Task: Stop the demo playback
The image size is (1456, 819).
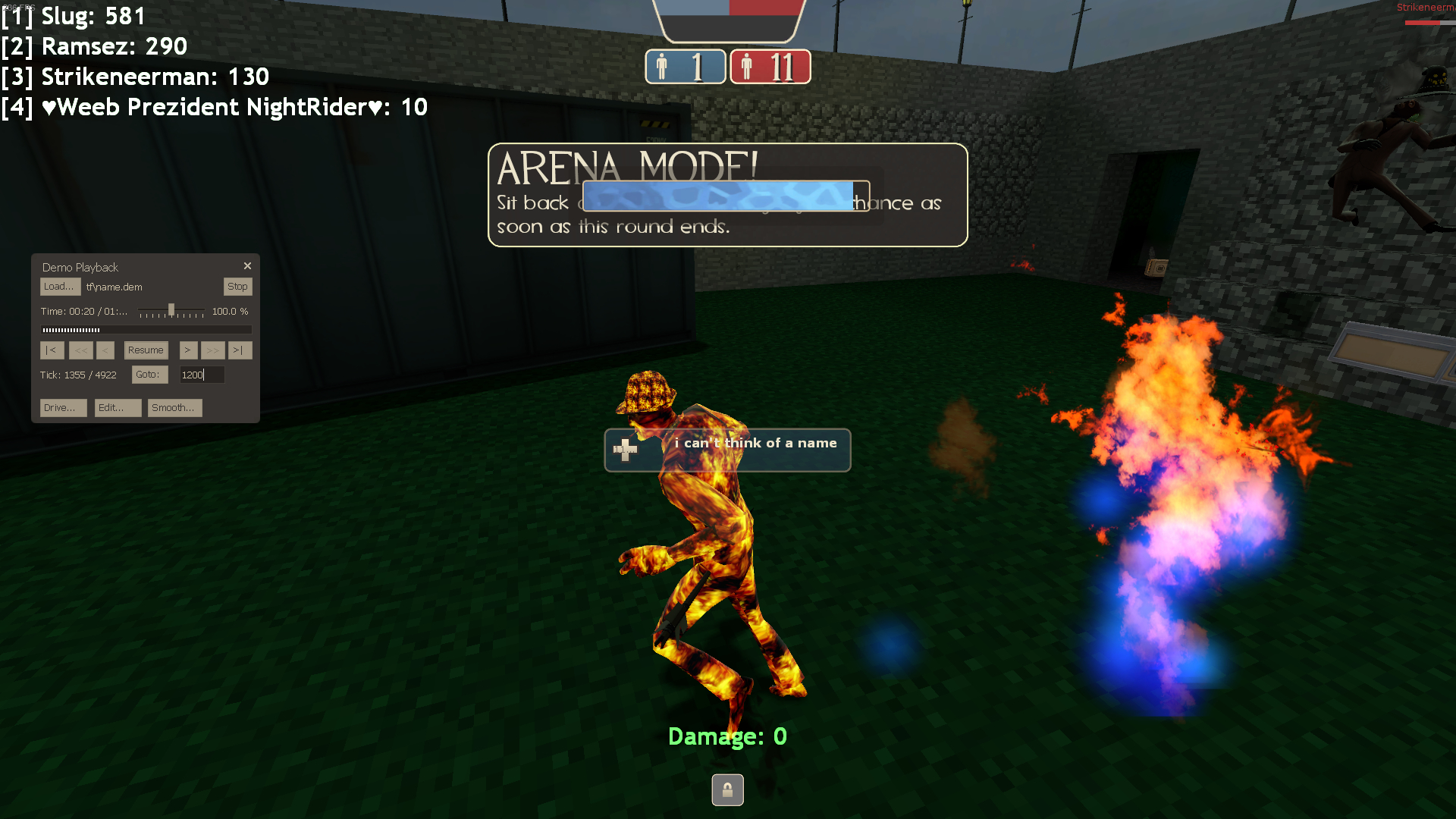Action: pos(237,287)
